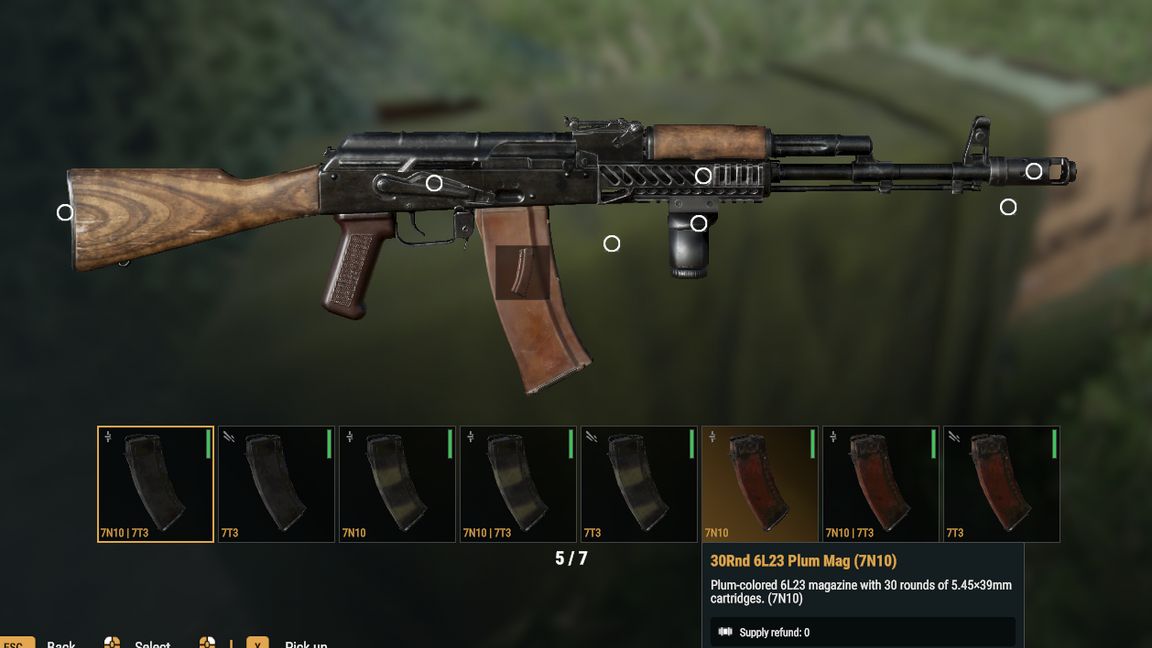
Task: Choose the camo 7T3 magazine
Action: pyautogui.click(x=639, y=484)
